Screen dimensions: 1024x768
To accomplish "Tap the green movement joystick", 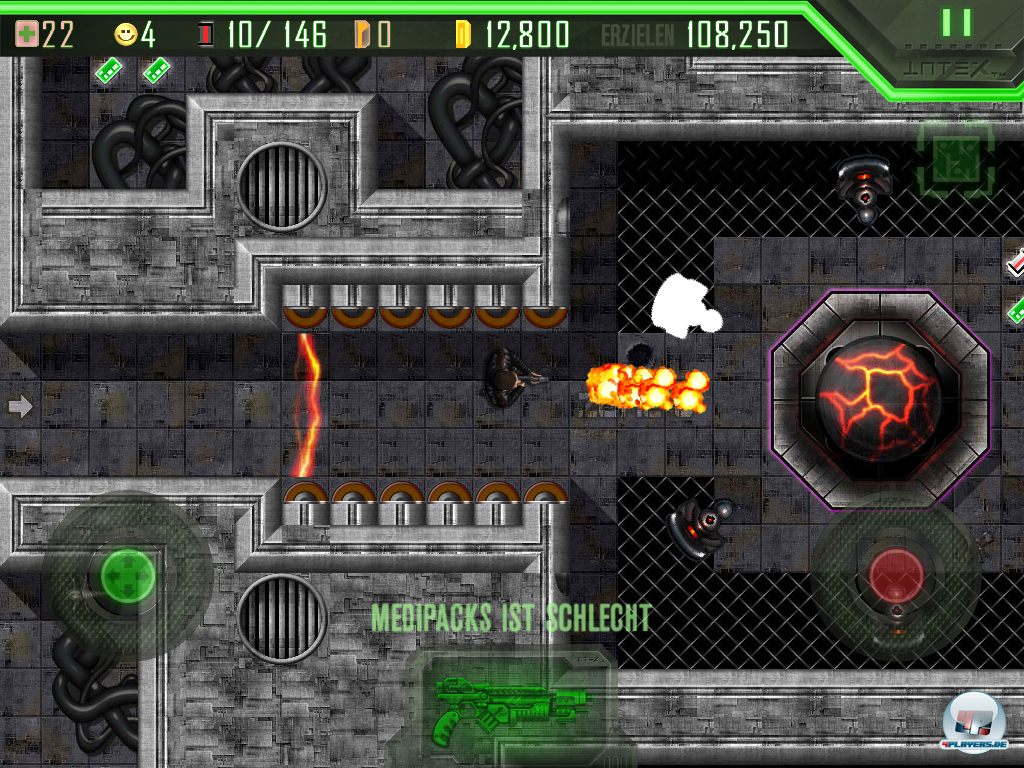I will tap(127, 575).
